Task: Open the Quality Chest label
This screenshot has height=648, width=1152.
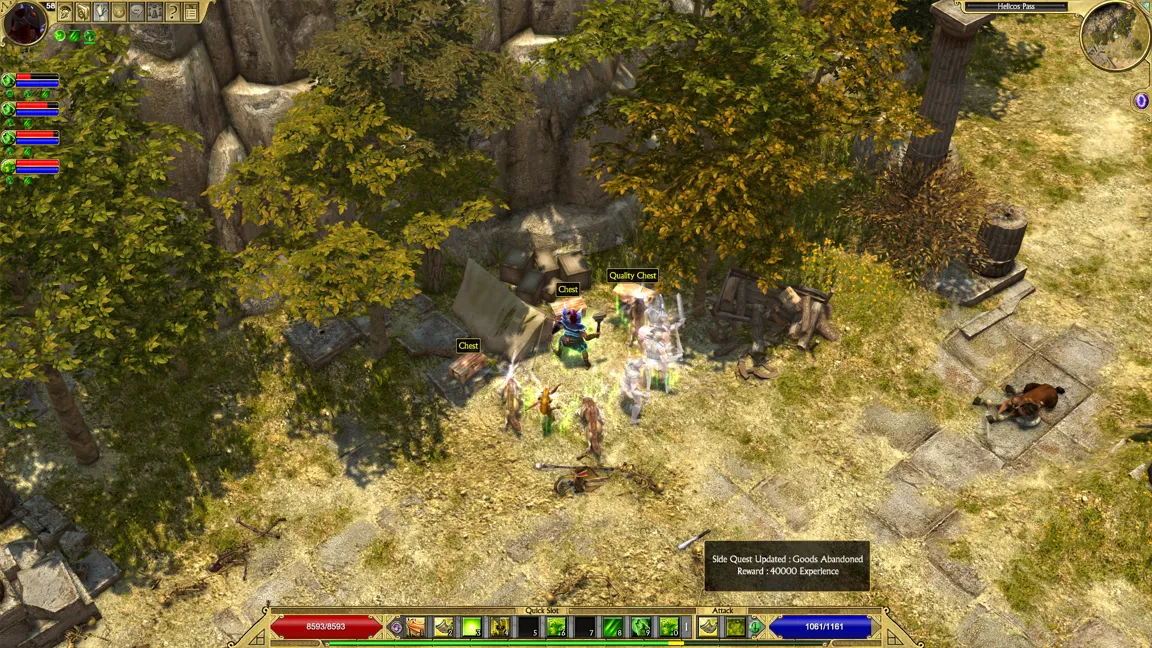Action: click(x=633, y=276)
